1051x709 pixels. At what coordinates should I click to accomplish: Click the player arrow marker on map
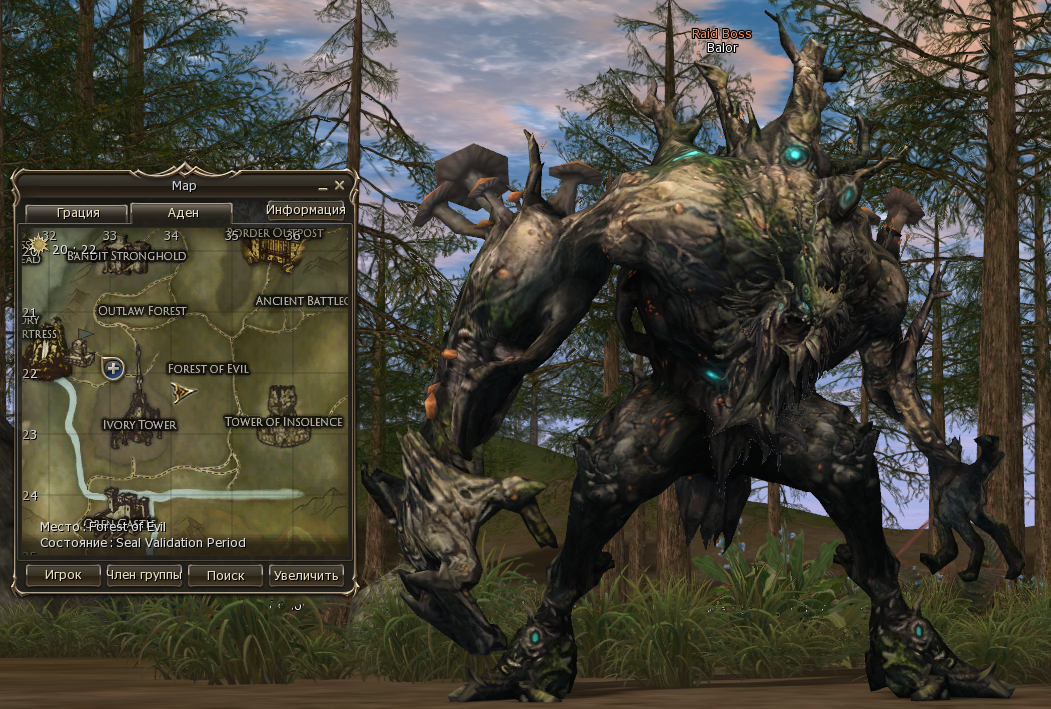[x=182, y=390]
